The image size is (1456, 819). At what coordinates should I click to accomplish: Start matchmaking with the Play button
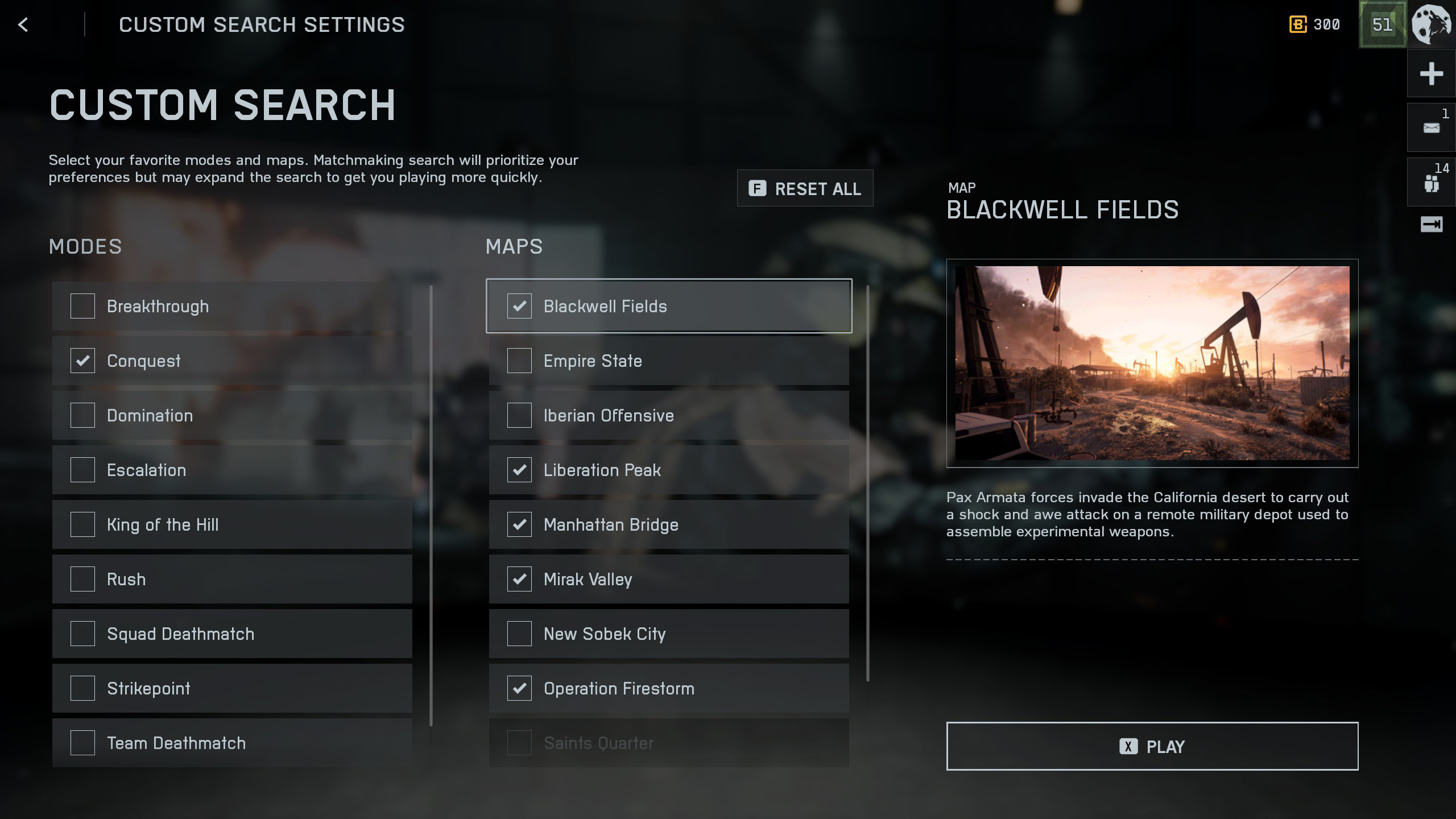pyautogui.click(x=1152, y=746)
